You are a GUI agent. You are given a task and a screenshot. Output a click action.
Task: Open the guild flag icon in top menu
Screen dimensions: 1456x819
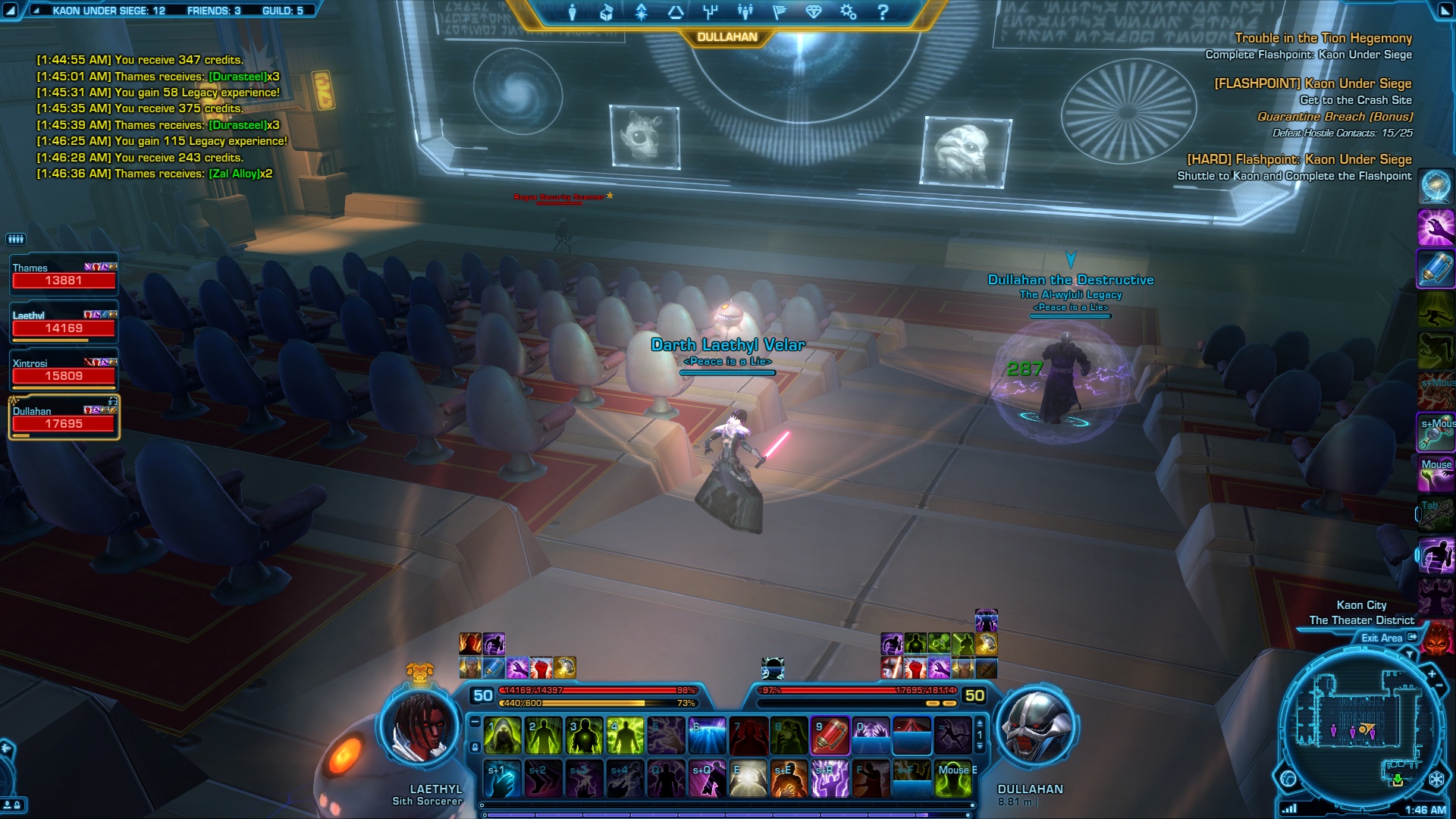tap(779, 12)
